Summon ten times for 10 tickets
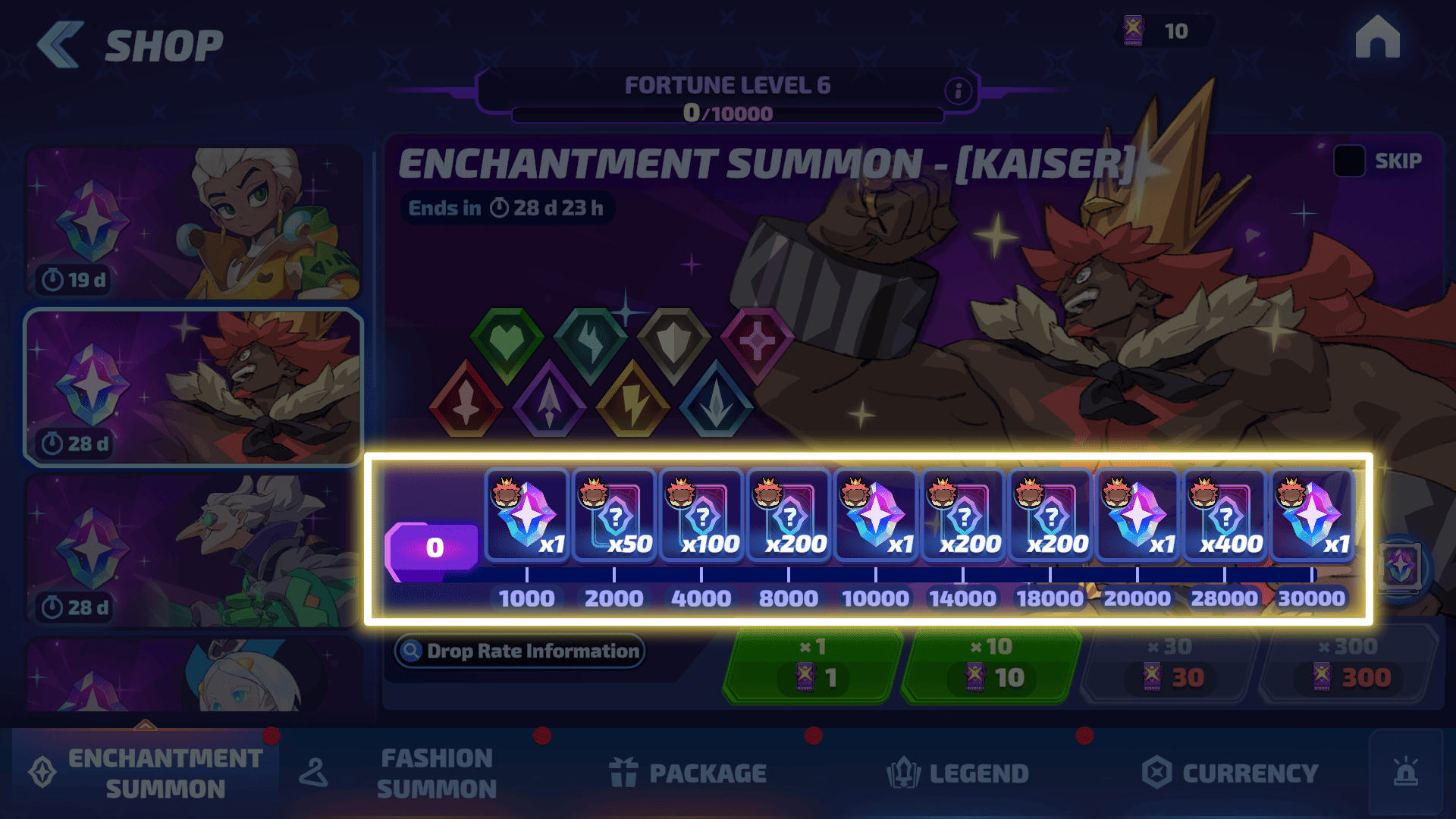 coord(992,666)
